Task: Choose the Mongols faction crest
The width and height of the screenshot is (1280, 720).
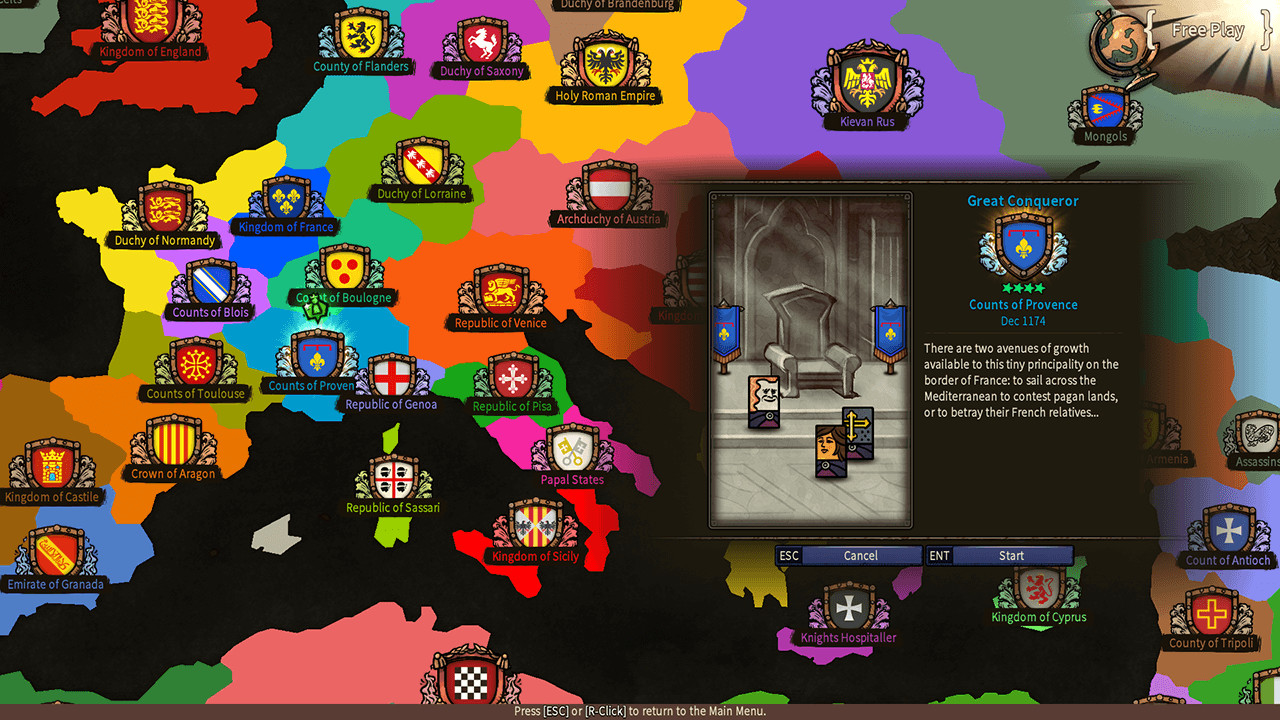Action: 1103,108
